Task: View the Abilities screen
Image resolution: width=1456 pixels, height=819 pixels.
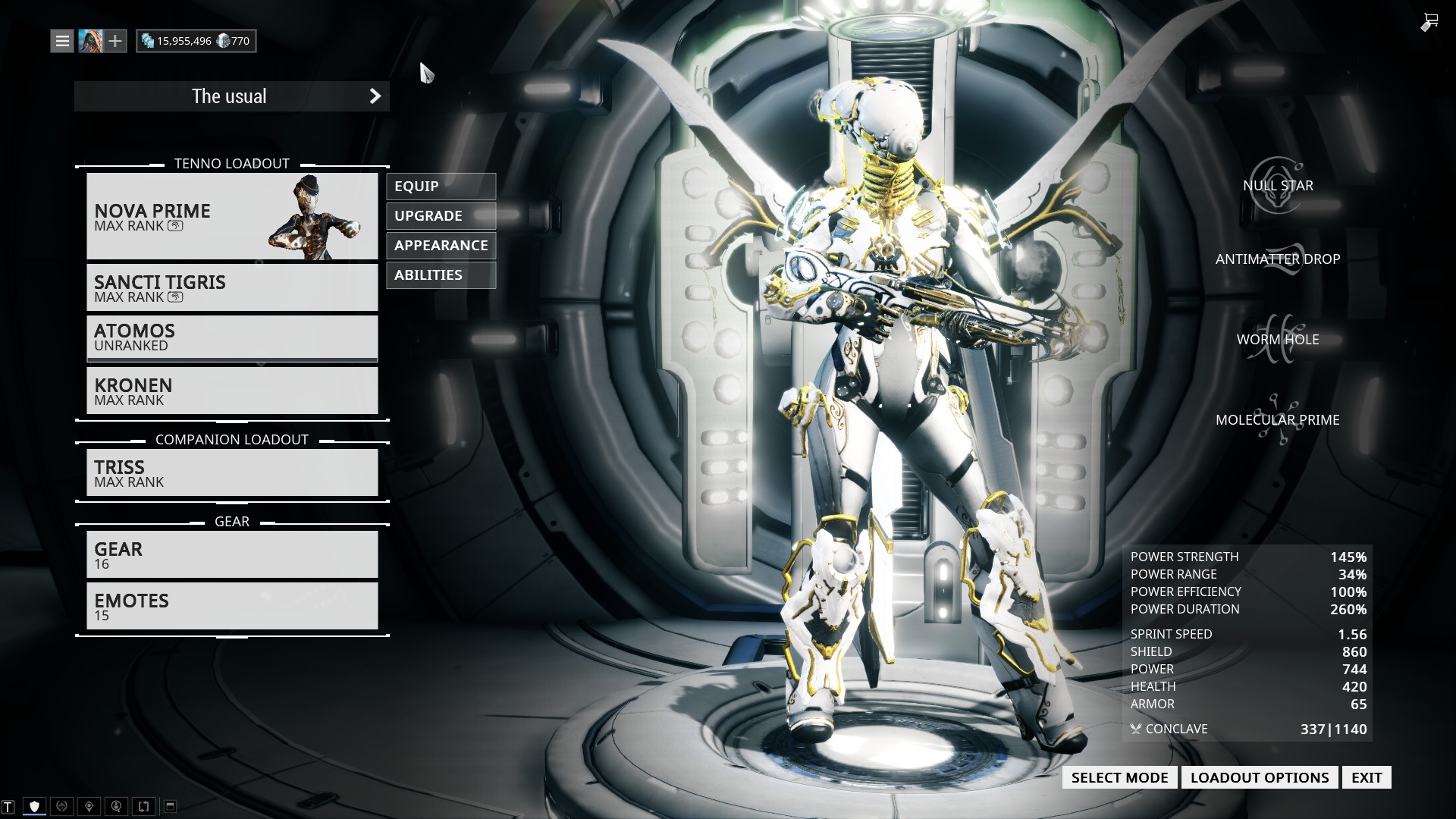Action: coord(441,275)
